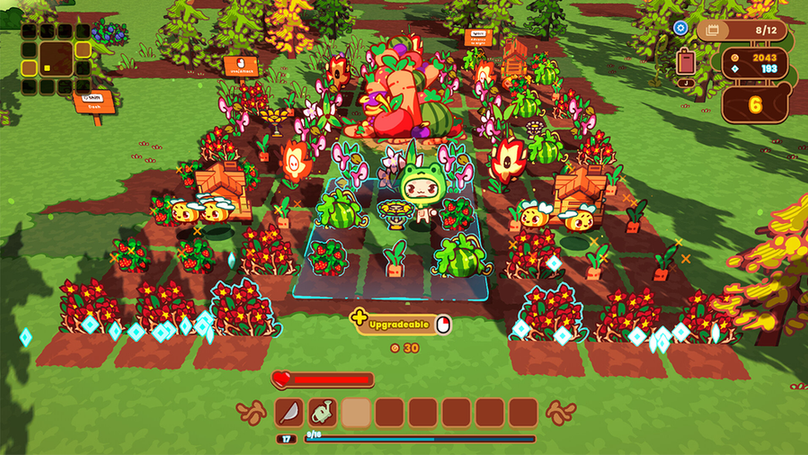Click the highlighted empty hotbar slot

pyautogui.click(x=356, y=412)
